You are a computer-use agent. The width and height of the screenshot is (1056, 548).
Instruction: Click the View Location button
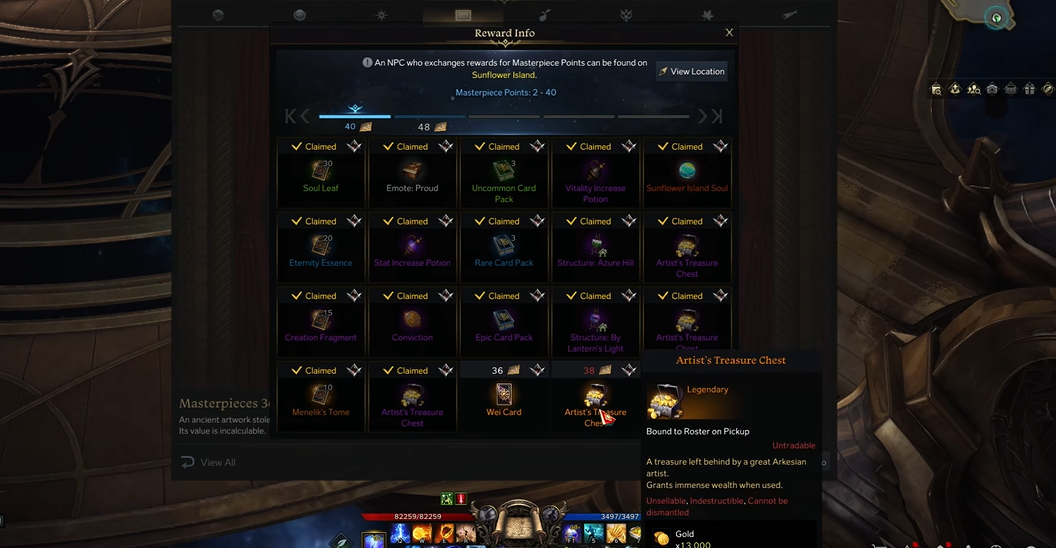click(x=691, y=71)
